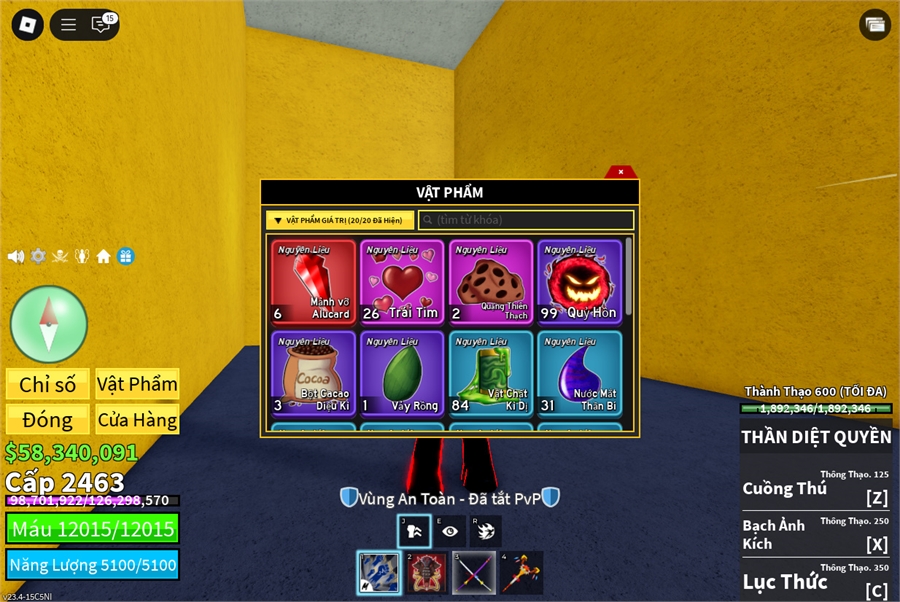The image size is (900, 602).
Task: Focus the inventory keyword search field
Action: pos(526,220)
